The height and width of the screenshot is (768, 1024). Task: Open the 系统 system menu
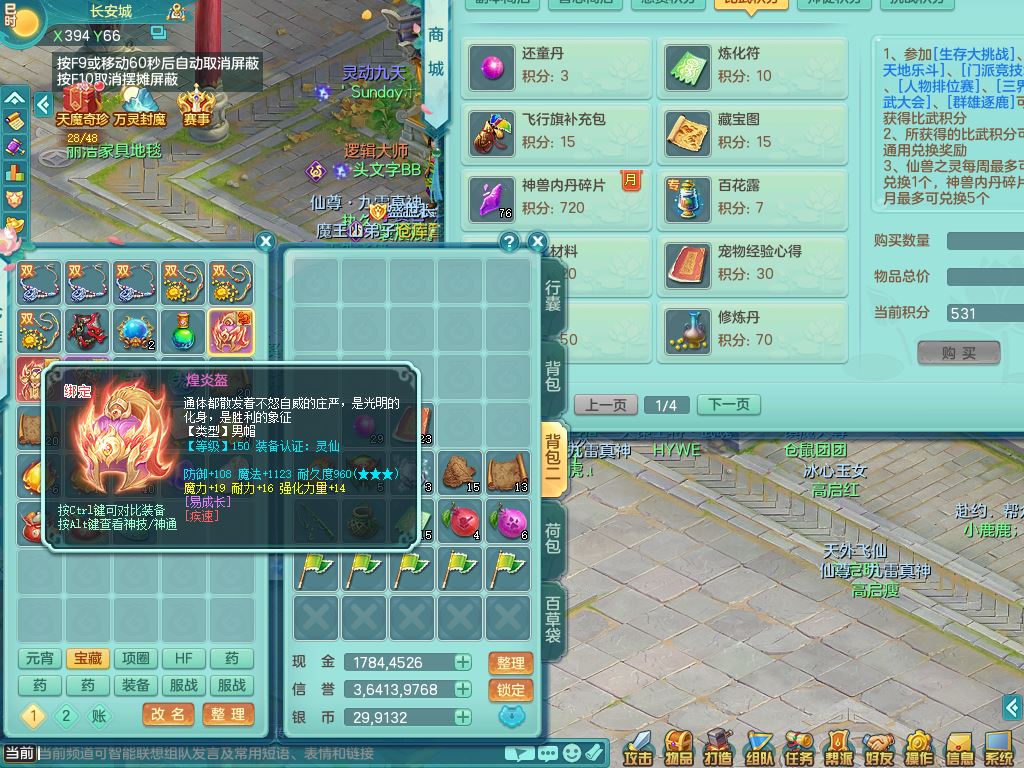[999, 748]
